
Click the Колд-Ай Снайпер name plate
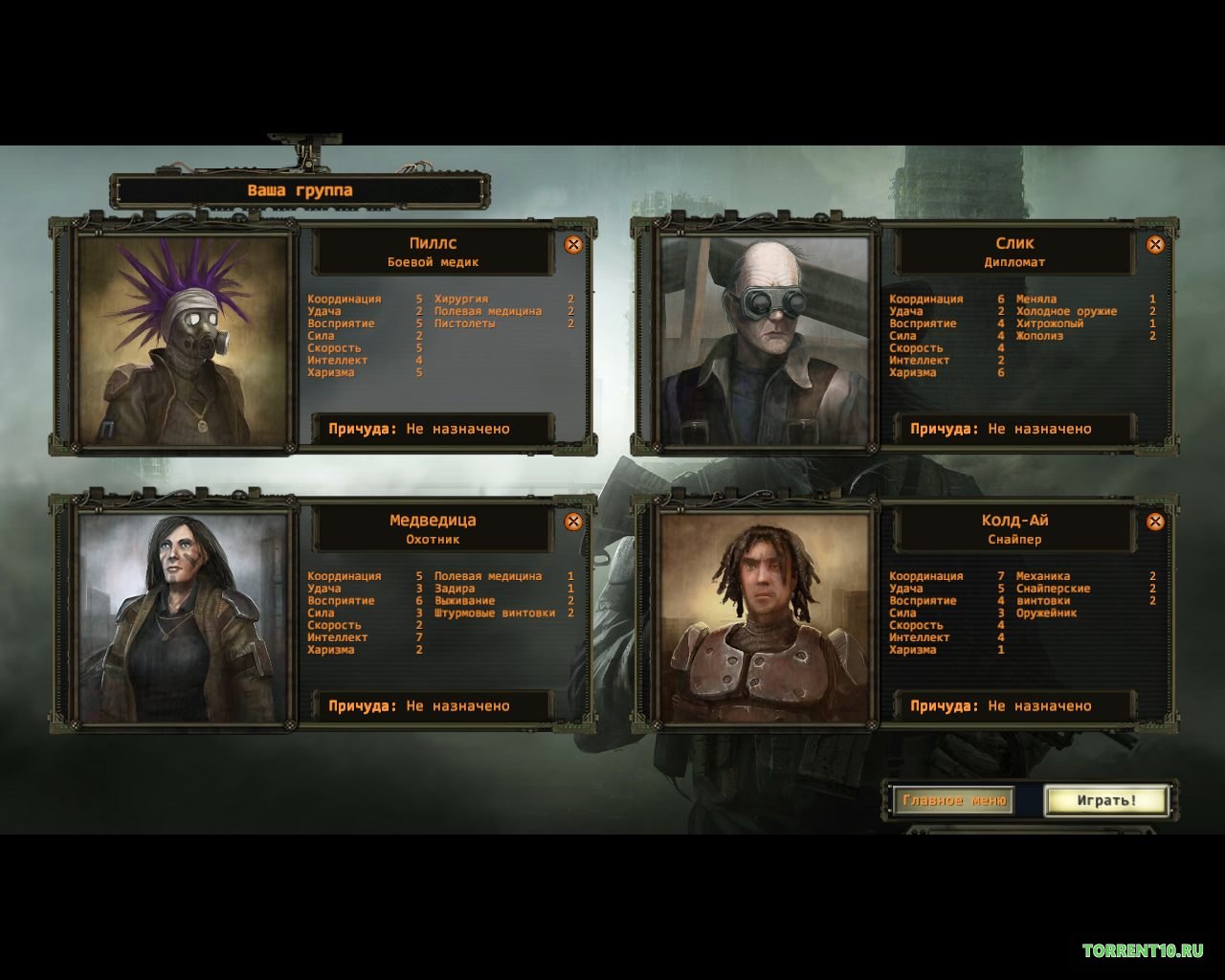(1014, 529)
